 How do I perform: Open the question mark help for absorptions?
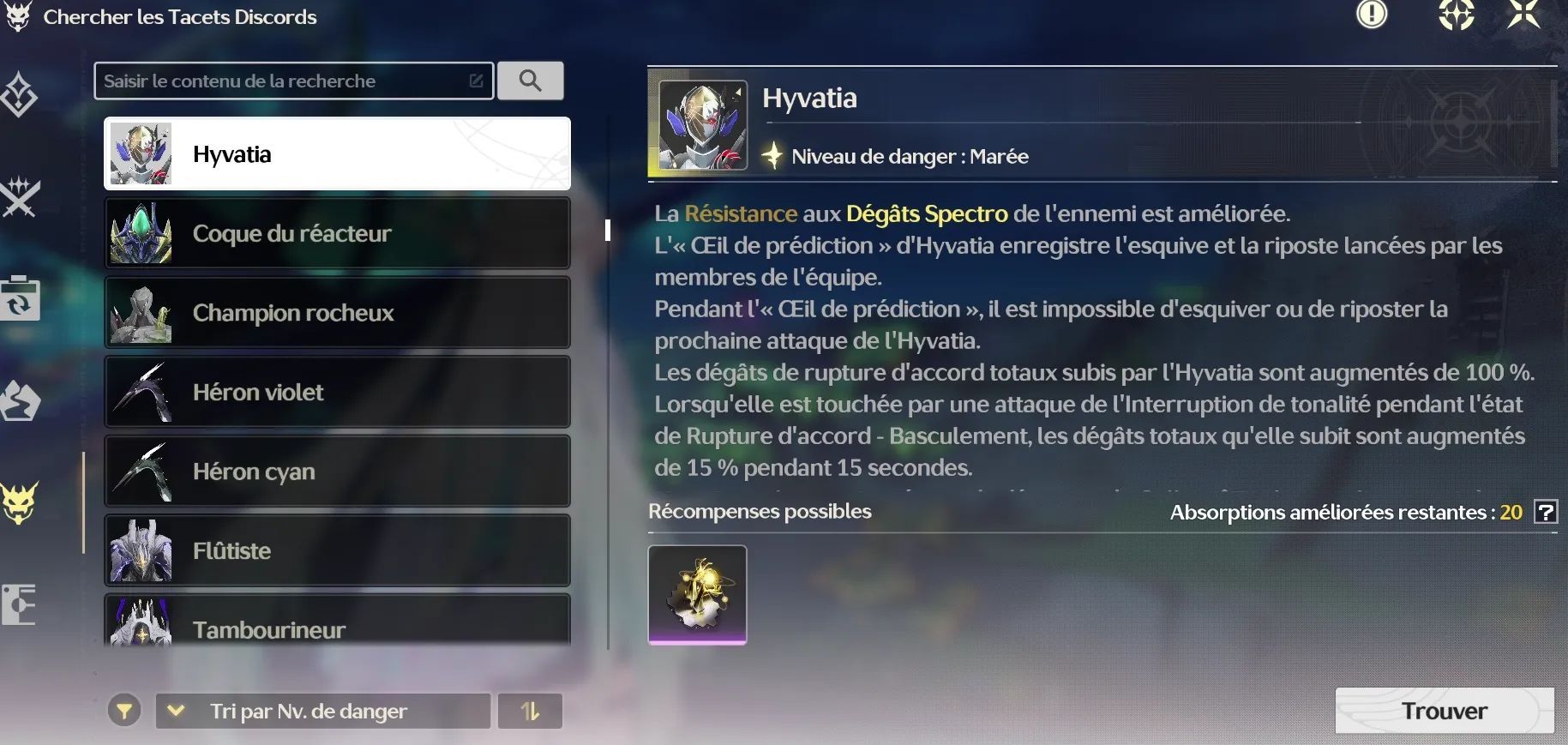(1546, 513)
